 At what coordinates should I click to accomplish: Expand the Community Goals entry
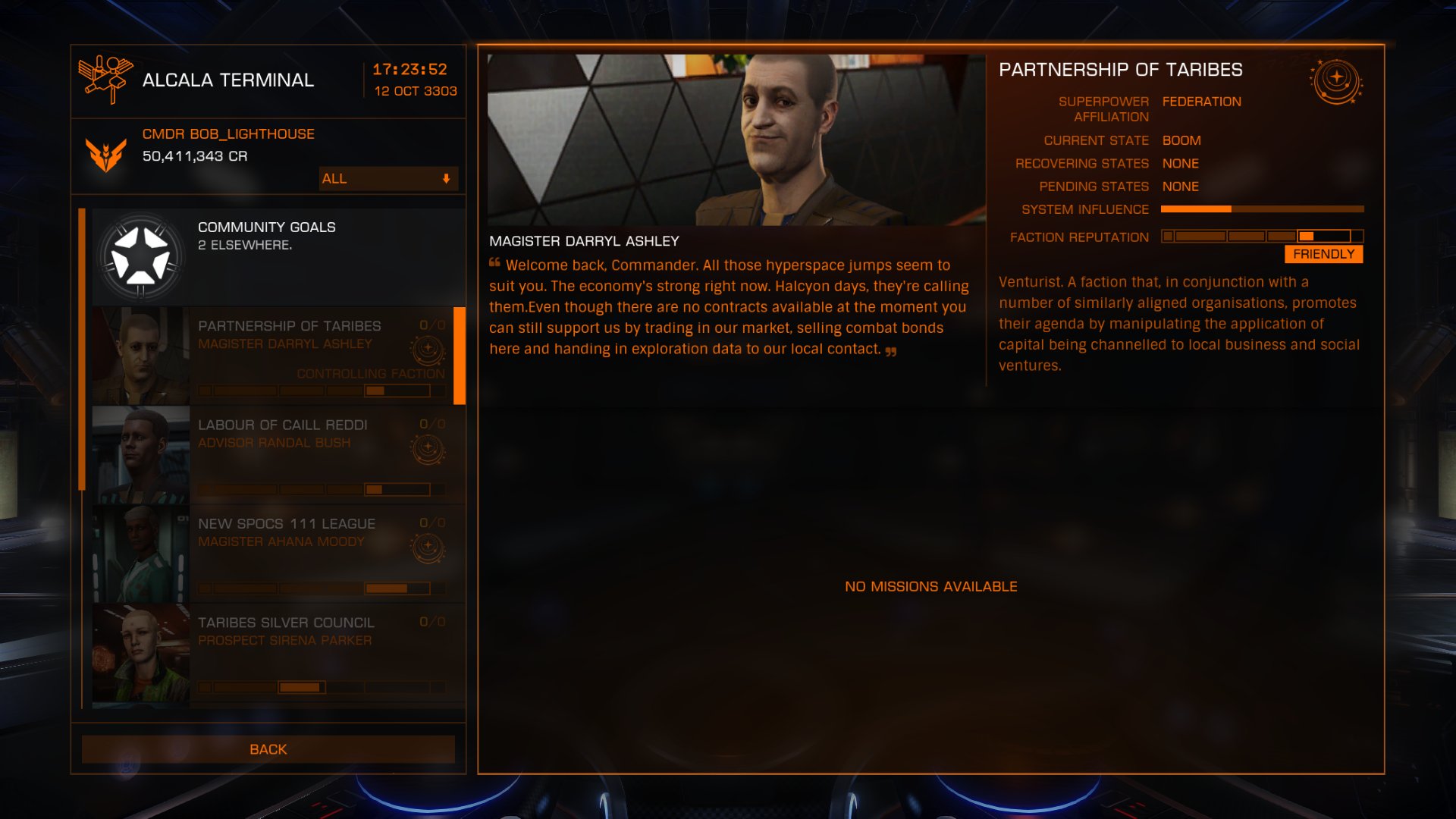pos(273,256)
